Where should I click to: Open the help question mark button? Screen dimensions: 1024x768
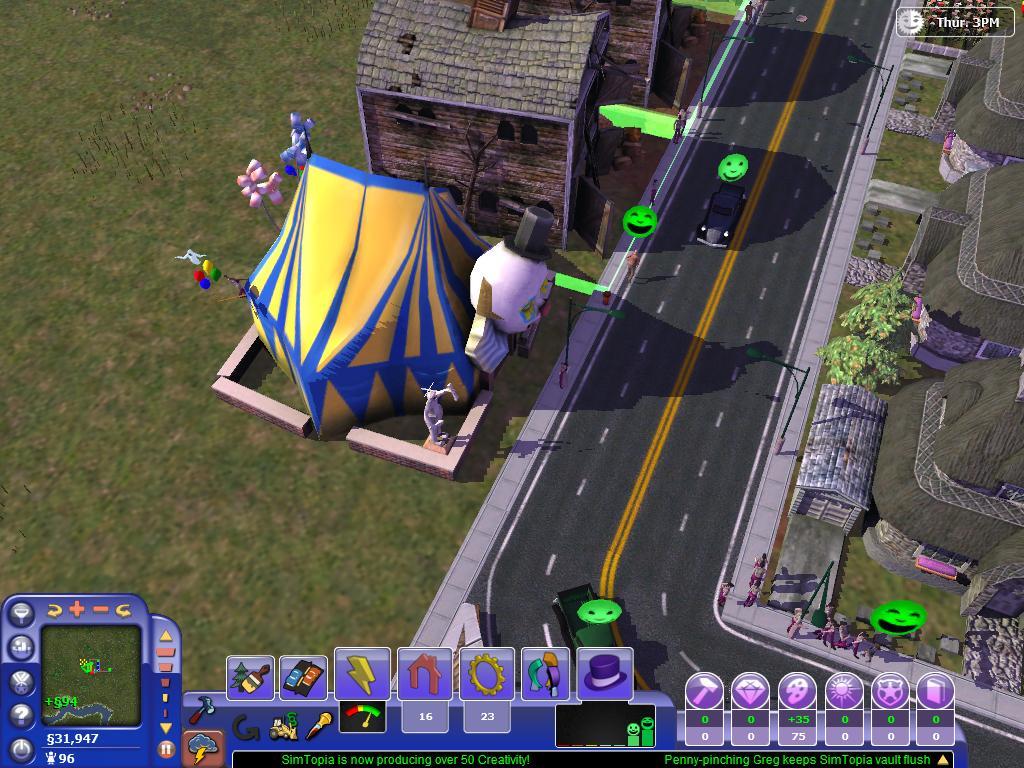[x=22, y=715]
